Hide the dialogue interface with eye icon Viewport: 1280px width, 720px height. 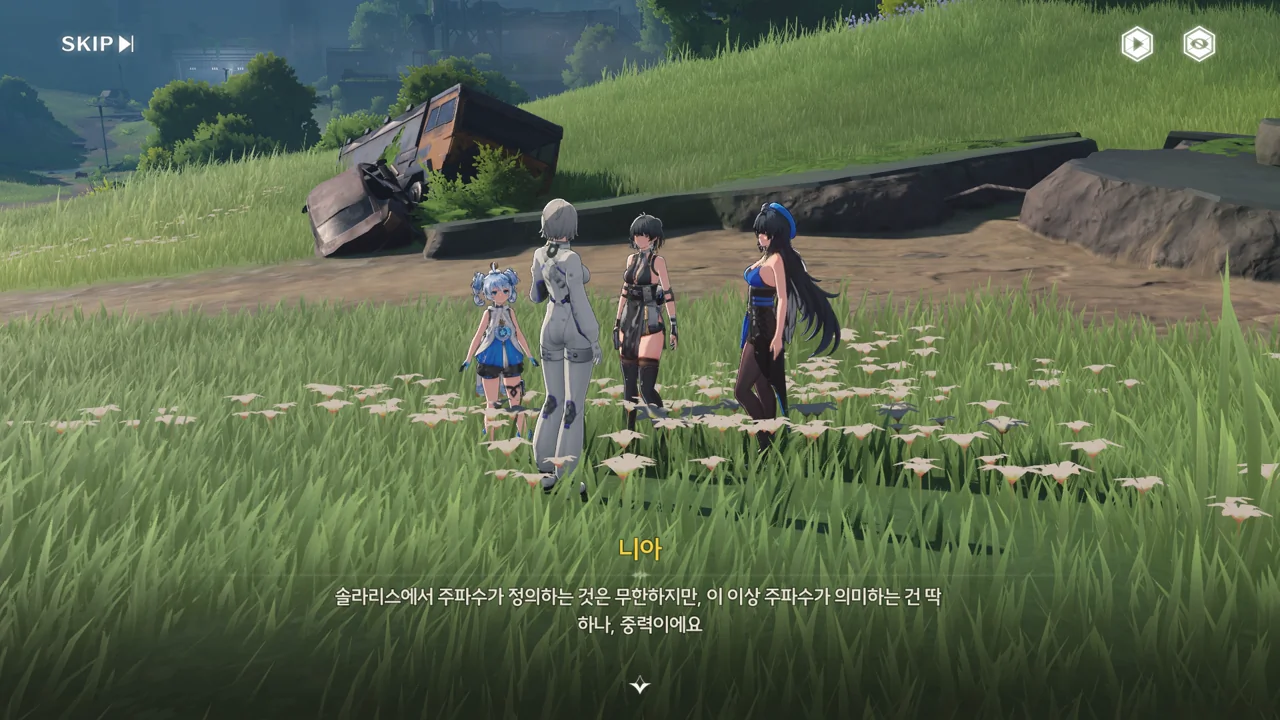[x=1198, y=44]
